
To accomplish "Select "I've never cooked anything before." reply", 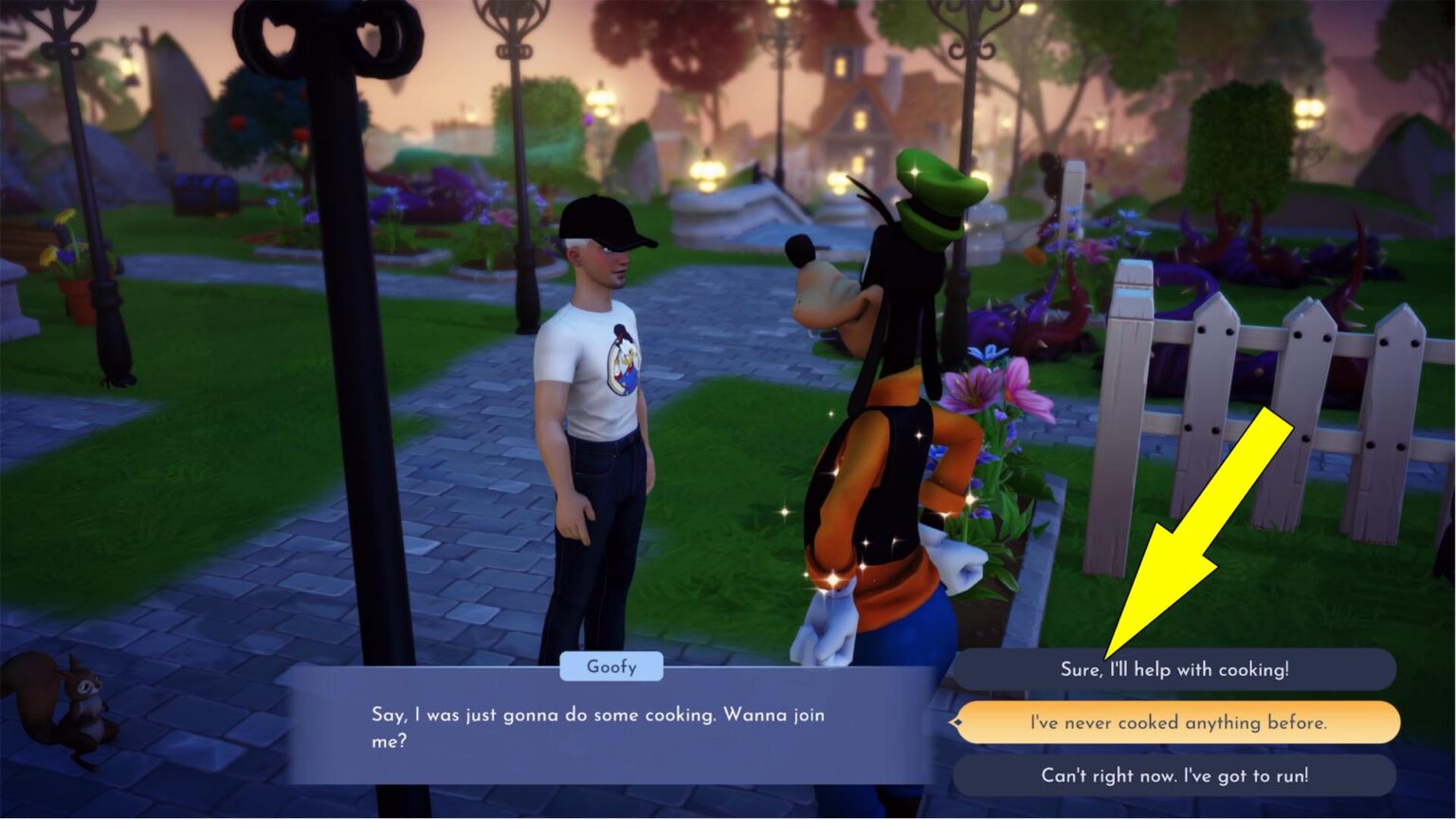I will pyautogui.click(x=1177, y=722).
